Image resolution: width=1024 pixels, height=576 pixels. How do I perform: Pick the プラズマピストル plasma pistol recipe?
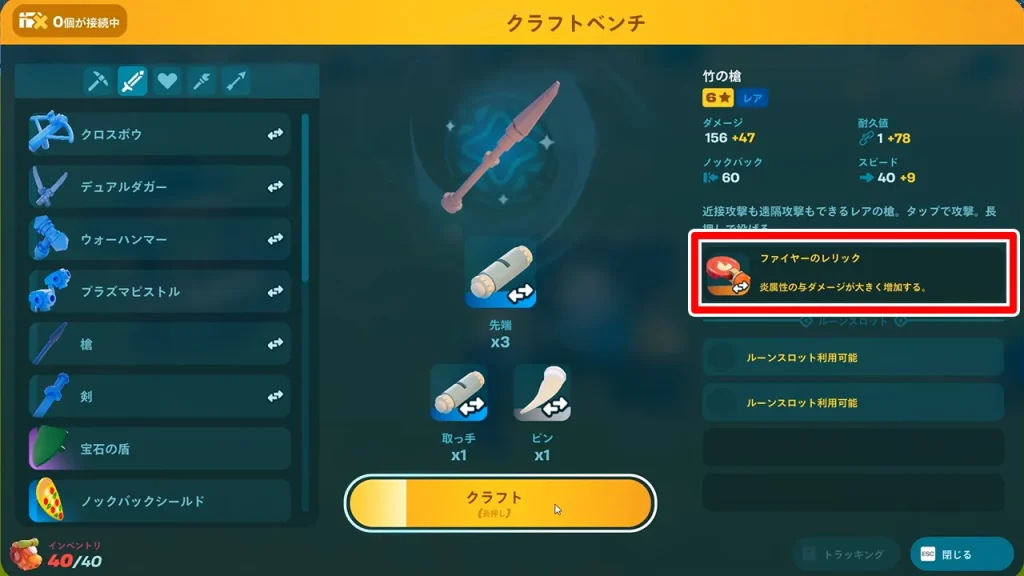point(160,291)
